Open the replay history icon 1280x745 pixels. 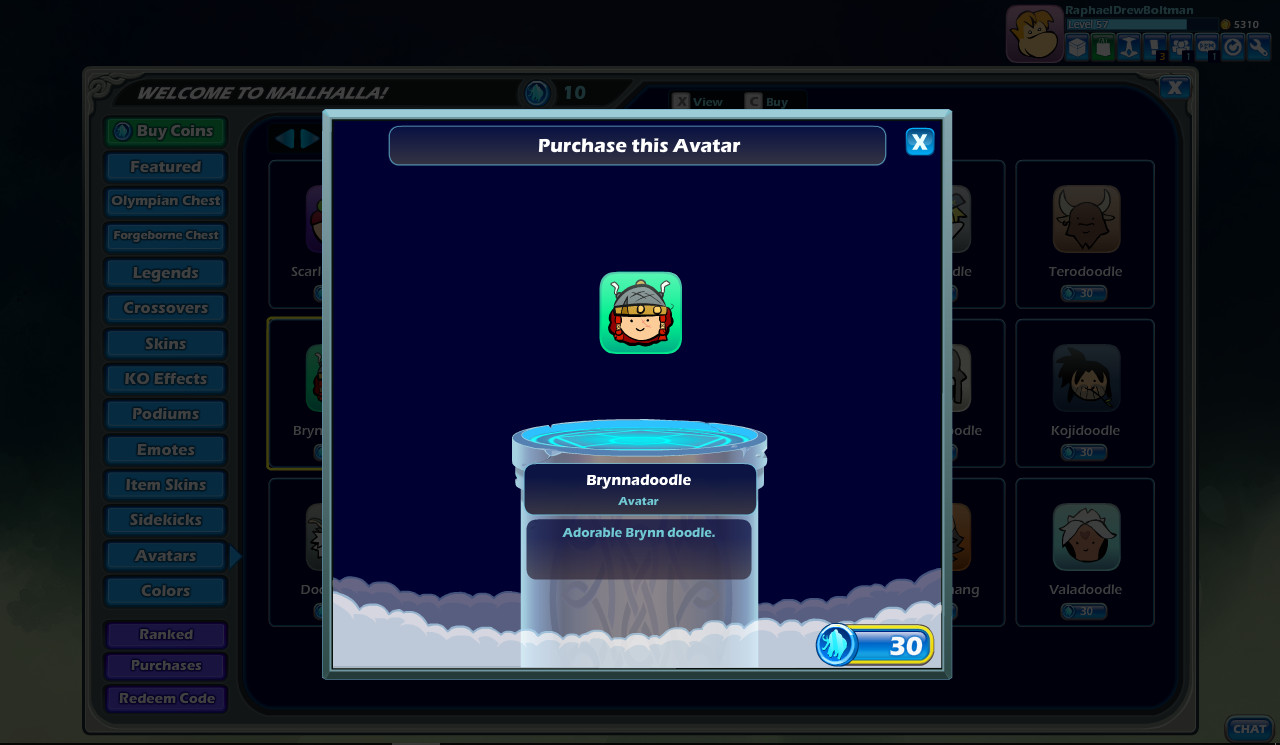(1232, 46)
